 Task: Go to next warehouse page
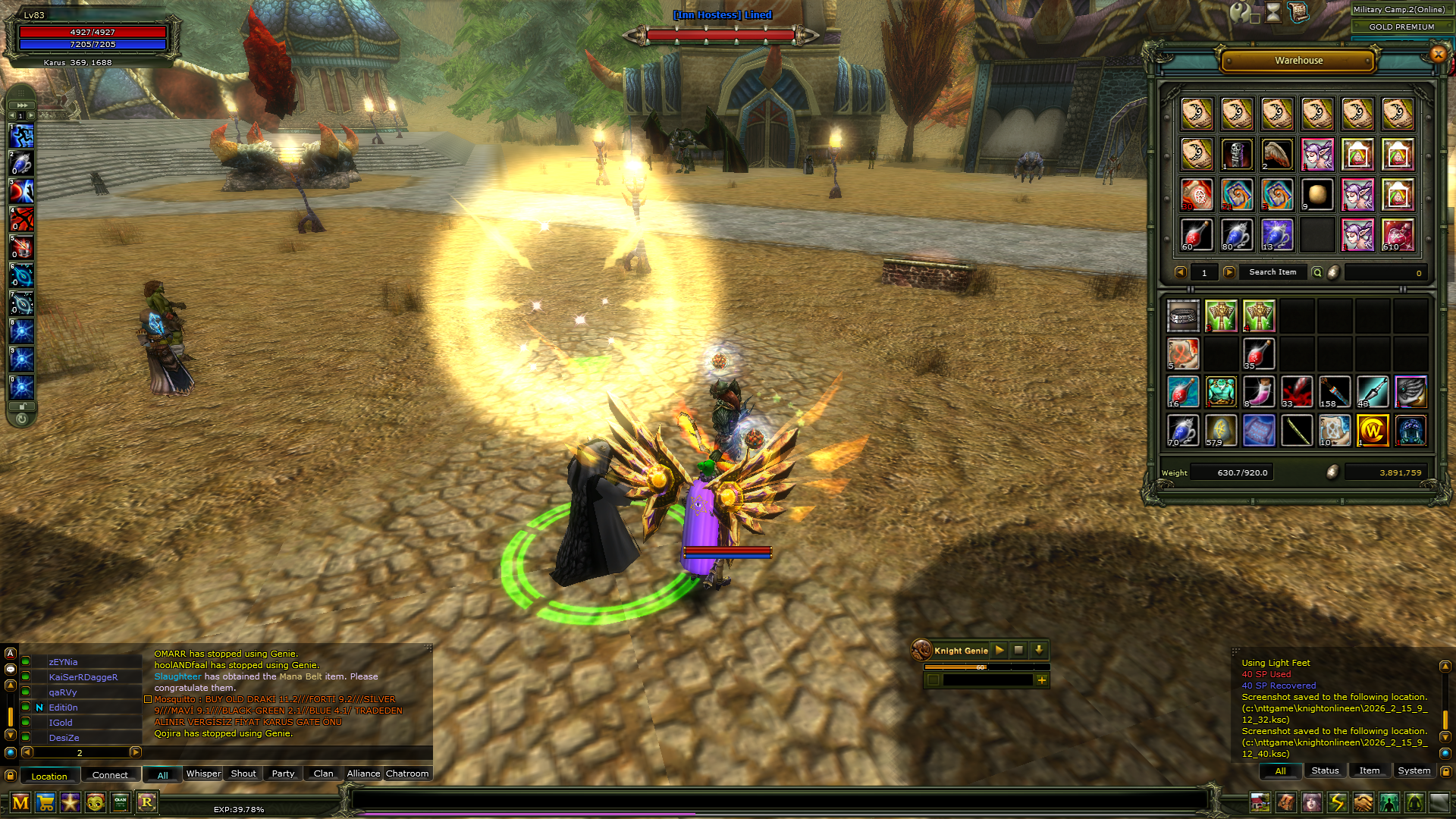[1229, 272]
